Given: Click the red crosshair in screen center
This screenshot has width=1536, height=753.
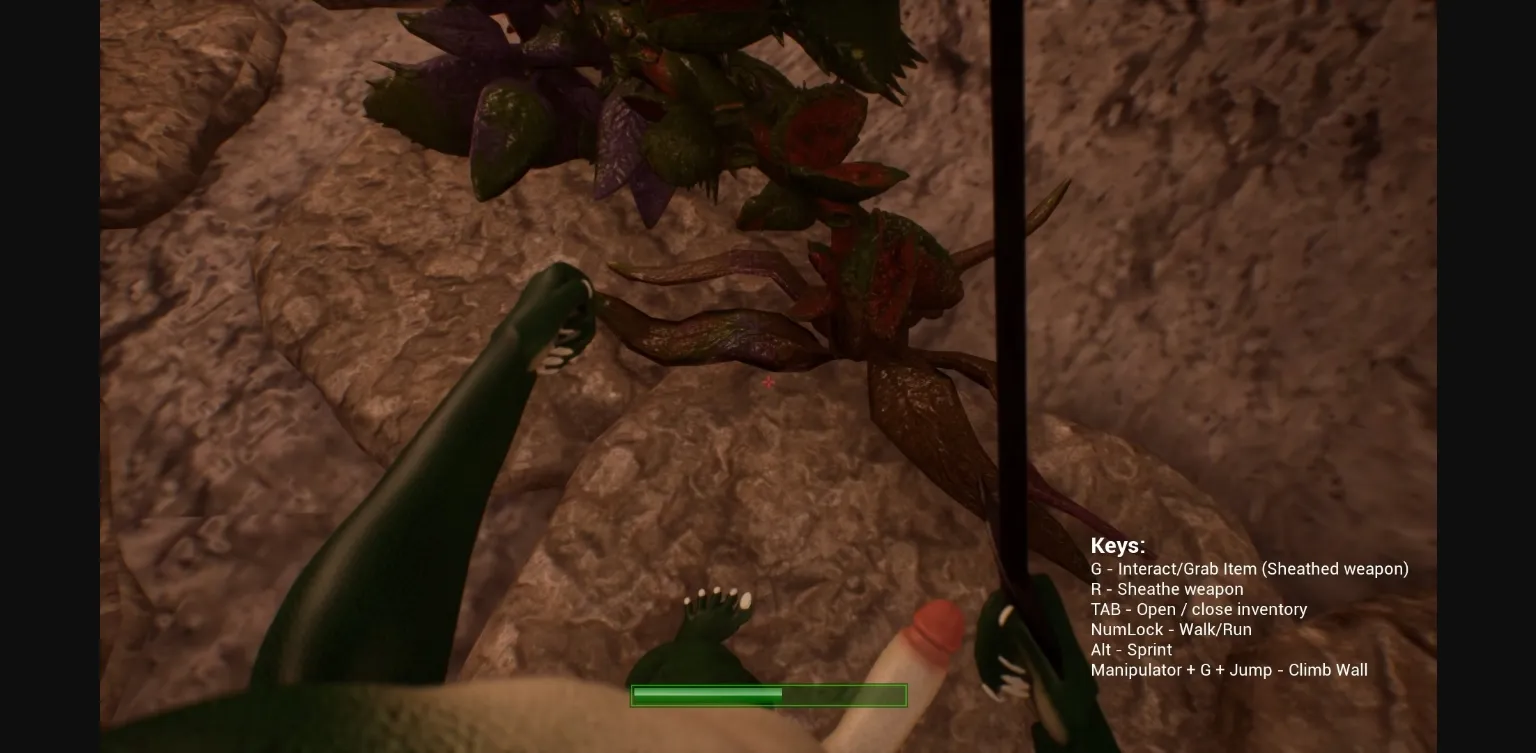Looking at the screenshot, I should 768,383.
